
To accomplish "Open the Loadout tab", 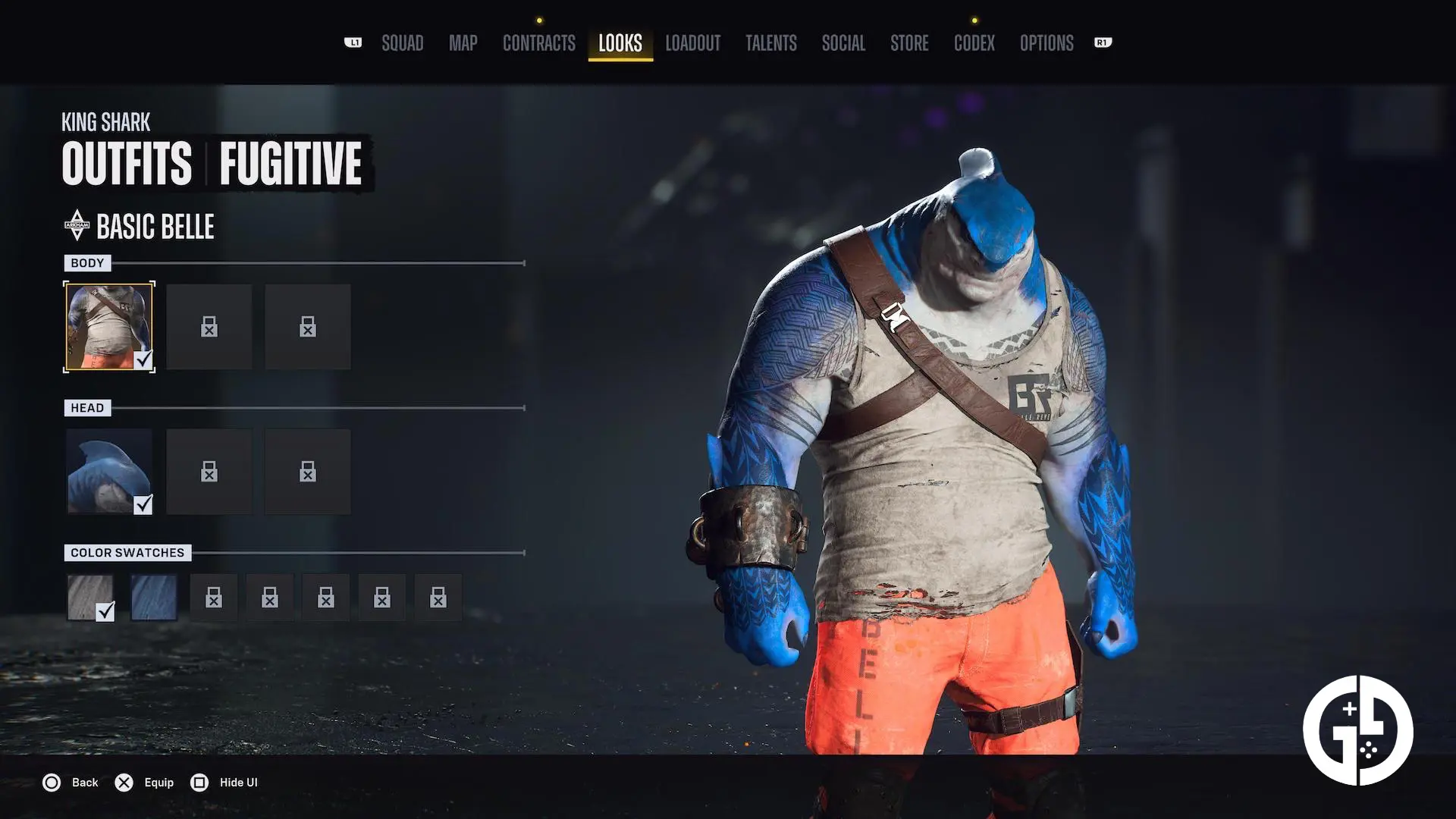I will click(692, 43).
